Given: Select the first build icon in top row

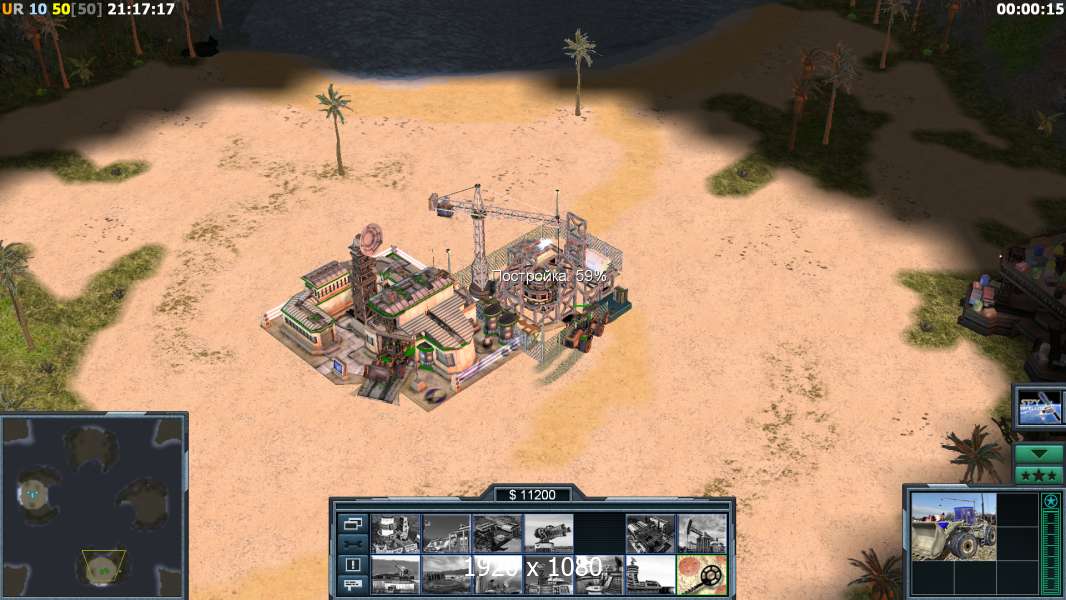Looking at the screenshot, I should [x=395, y=533].
